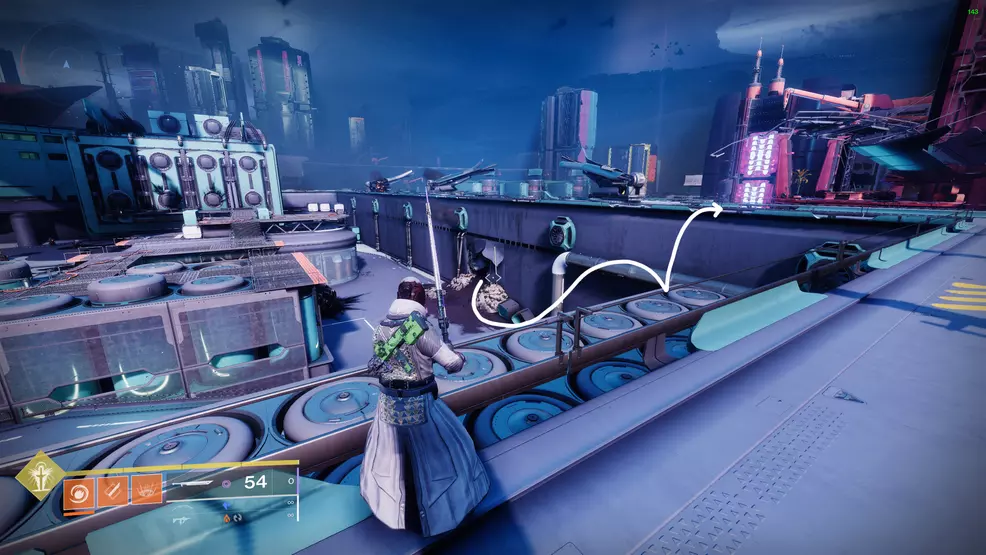This screenshot has width=986, height=555.
Task: Select the orange swirl grenade ability icon
Action: tap(78, 491)
